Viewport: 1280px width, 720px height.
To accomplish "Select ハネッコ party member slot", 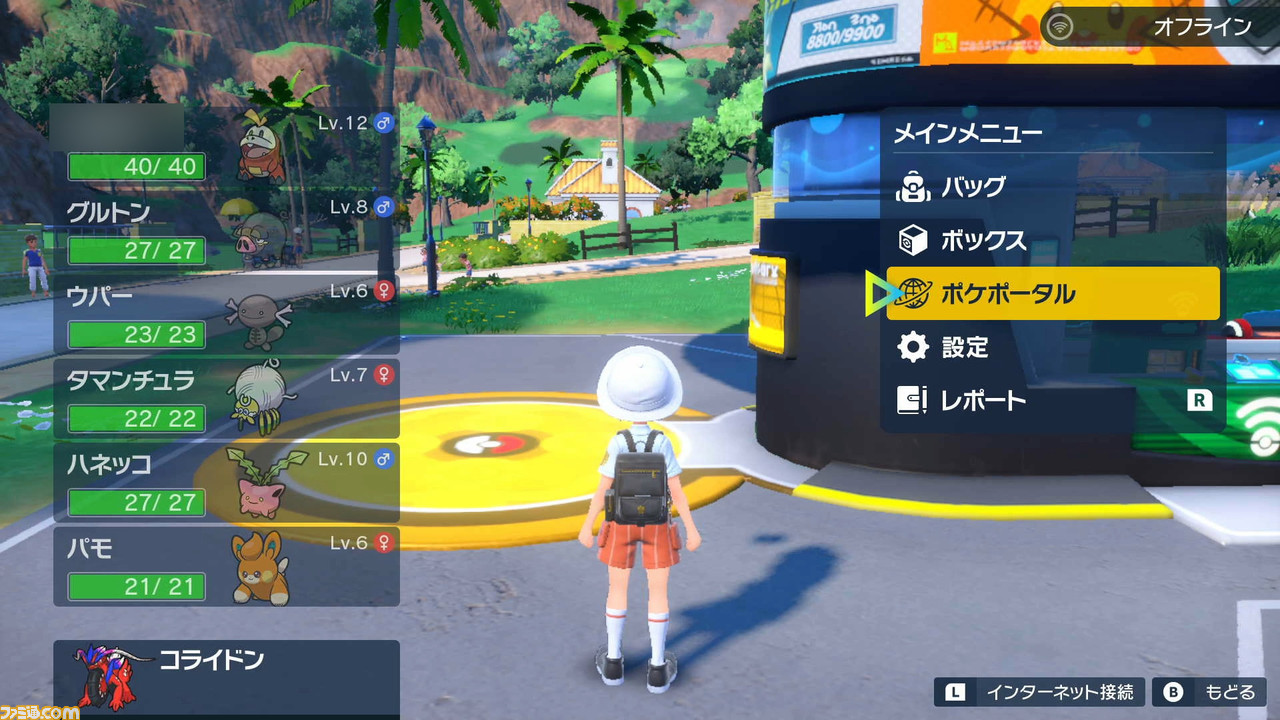I will pos(226,482).
